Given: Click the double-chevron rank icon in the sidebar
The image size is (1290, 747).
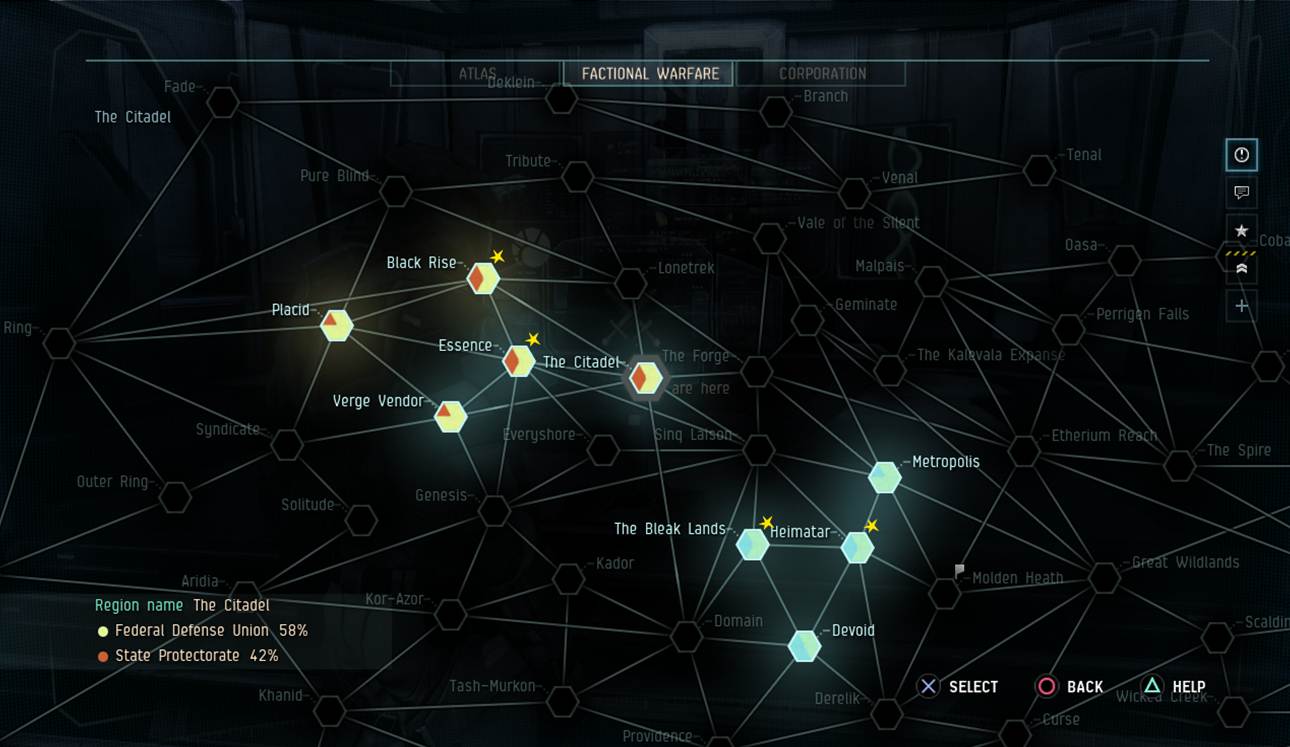Looking at the screenshot, I should coord(1240,267).
